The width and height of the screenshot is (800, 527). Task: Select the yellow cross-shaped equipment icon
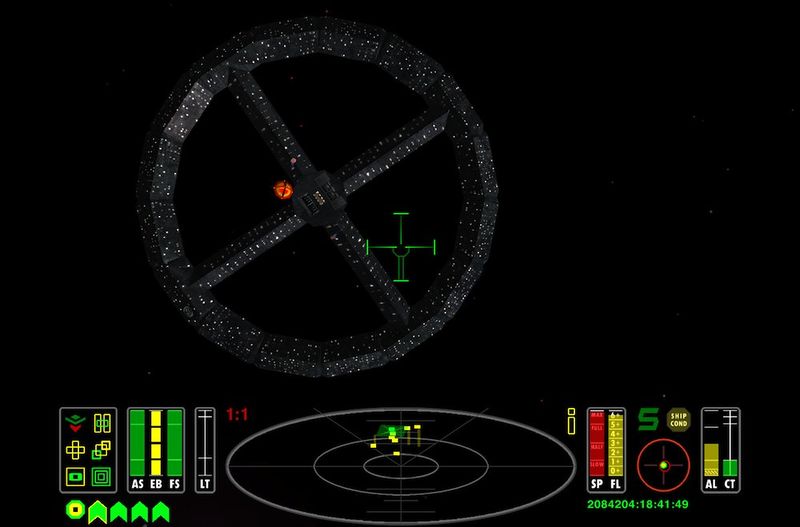[x=75, y=449]
